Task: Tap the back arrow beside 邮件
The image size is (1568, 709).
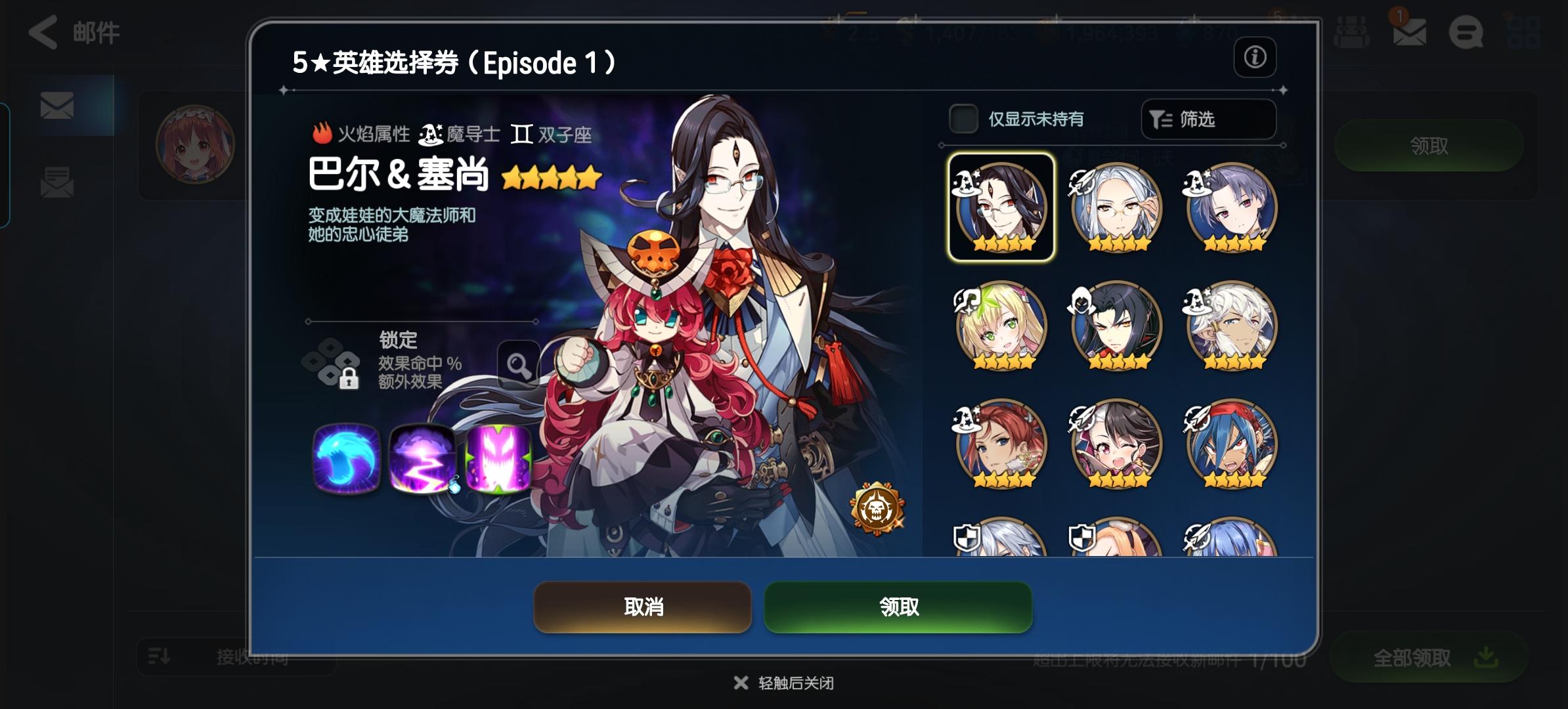Action: (x=42, y=32)
